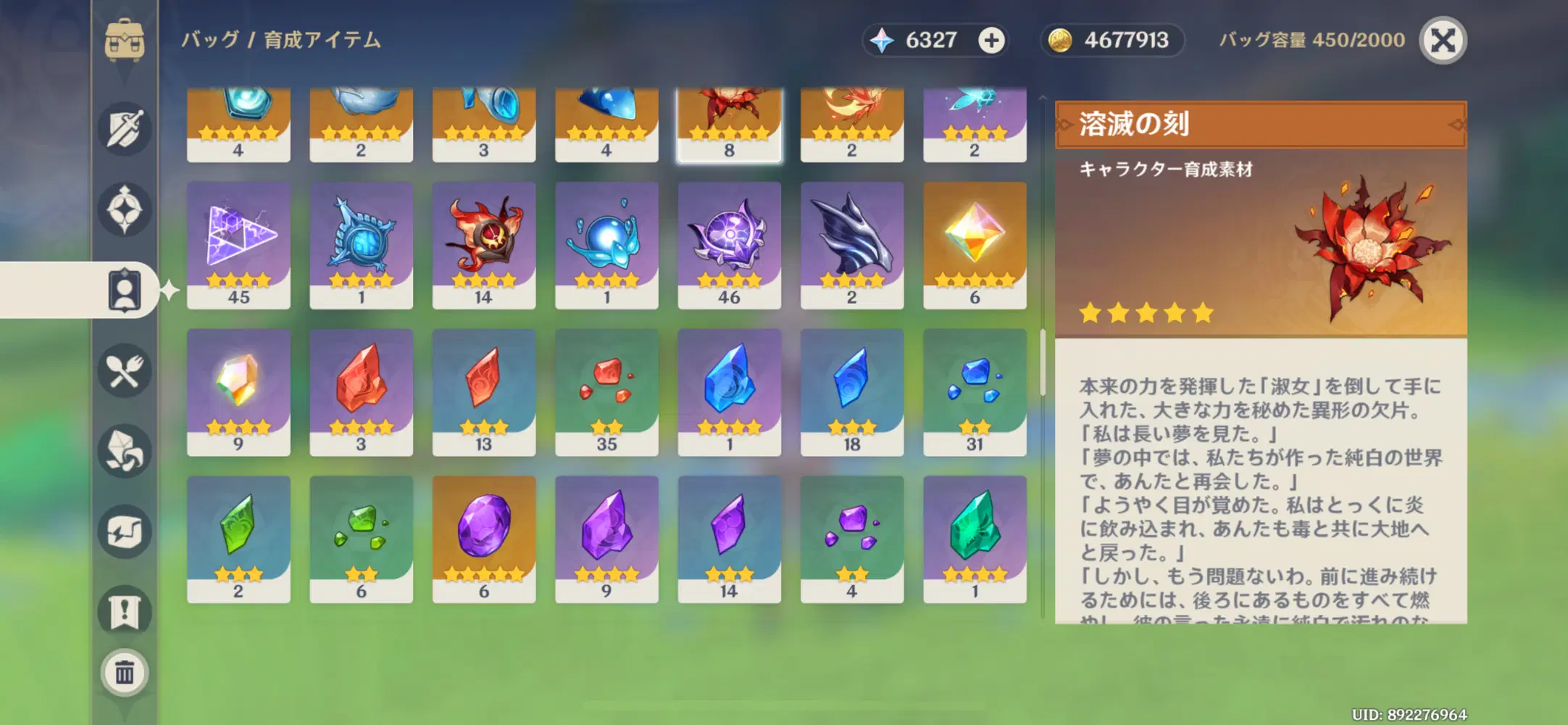The height and width of the screenshot is (725, 1568).
Task: Open the gadgets inventory category
Action: coord(125,534)
